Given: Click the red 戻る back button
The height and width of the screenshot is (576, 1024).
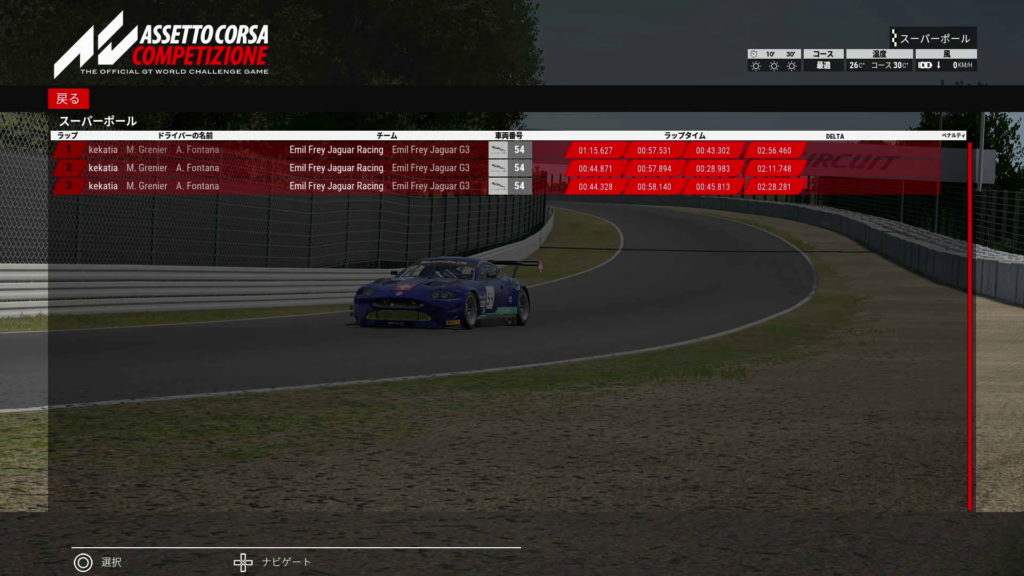Looking at the screenshot, I should coord(68,99).
